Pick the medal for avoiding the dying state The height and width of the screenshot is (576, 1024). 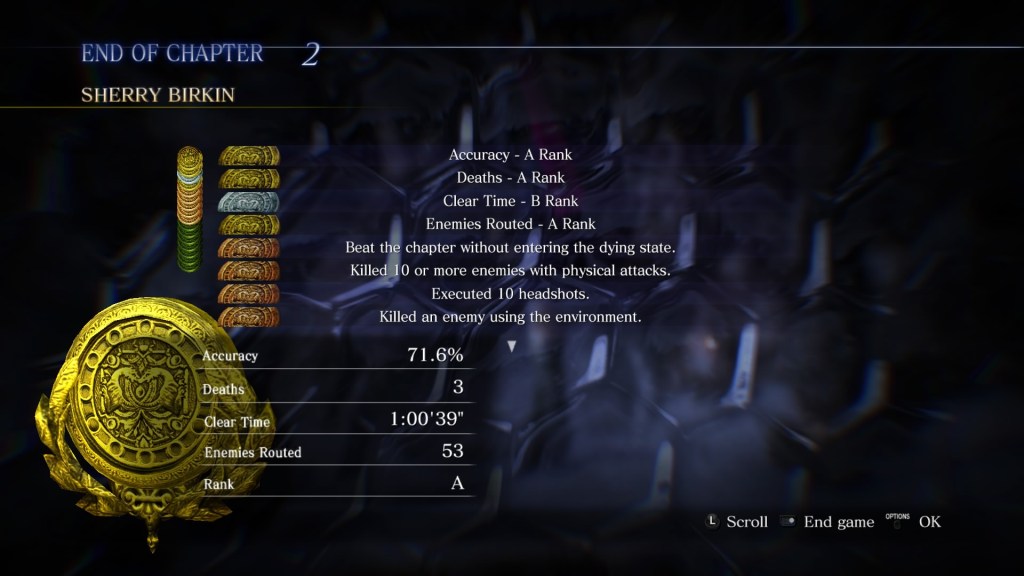click(x=248, y=247)
